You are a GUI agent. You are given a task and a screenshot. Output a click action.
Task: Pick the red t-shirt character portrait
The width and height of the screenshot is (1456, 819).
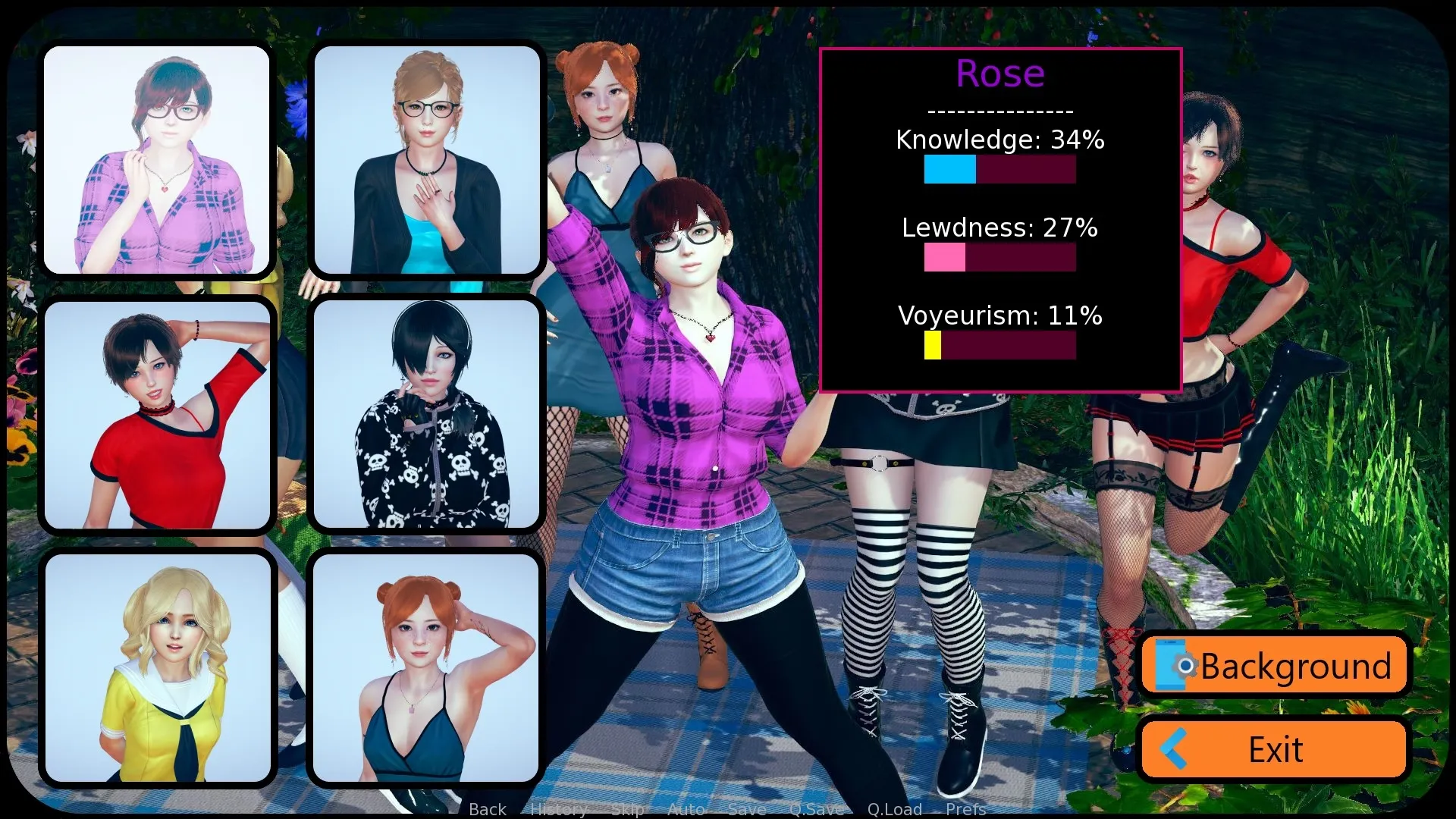tap(157, 415)
